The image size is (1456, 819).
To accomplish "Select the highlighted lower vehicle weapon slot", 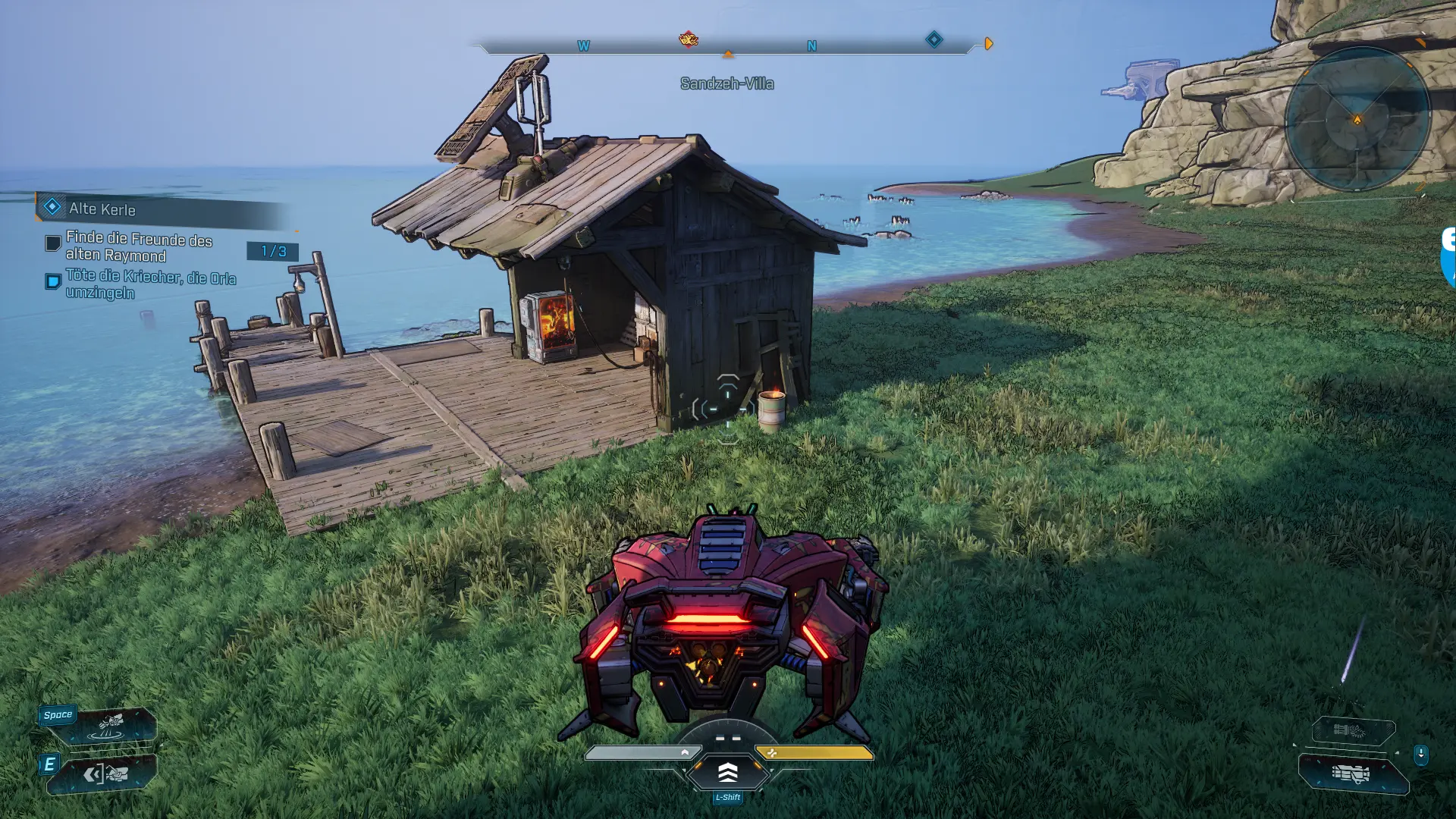I will [1353, 774].
